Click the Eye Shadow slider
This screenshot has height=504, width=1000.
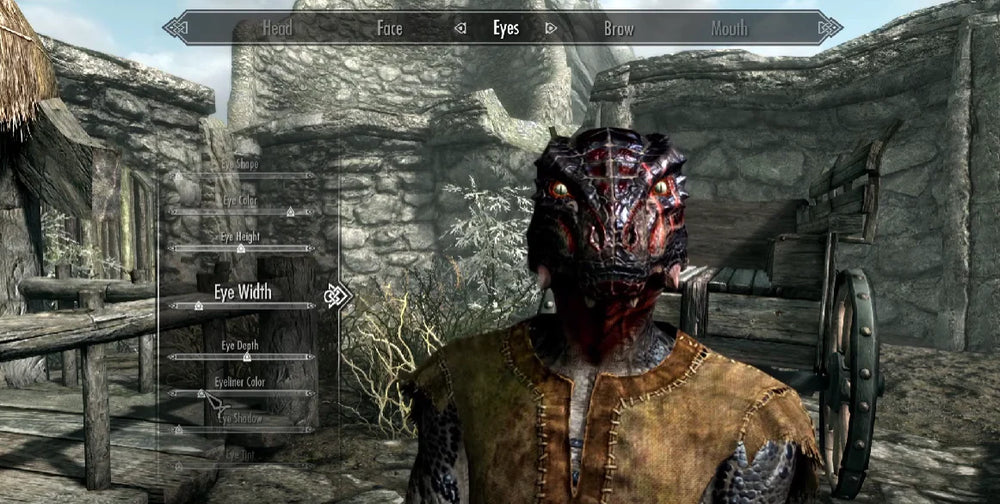241,429
